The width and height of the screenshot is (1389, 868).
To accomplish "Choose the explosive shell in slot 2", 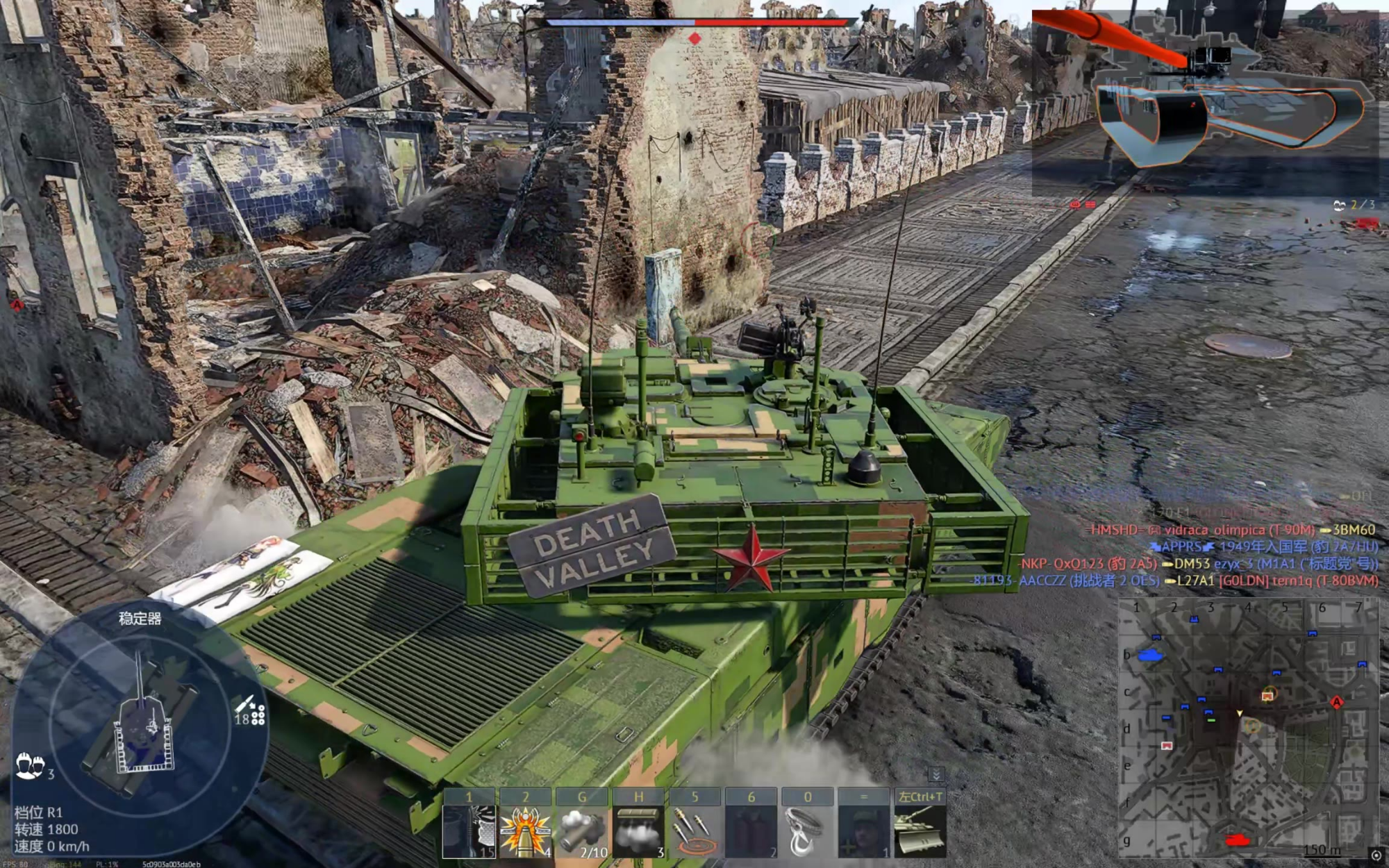I will pyautogui.click(x=526, y=830).
